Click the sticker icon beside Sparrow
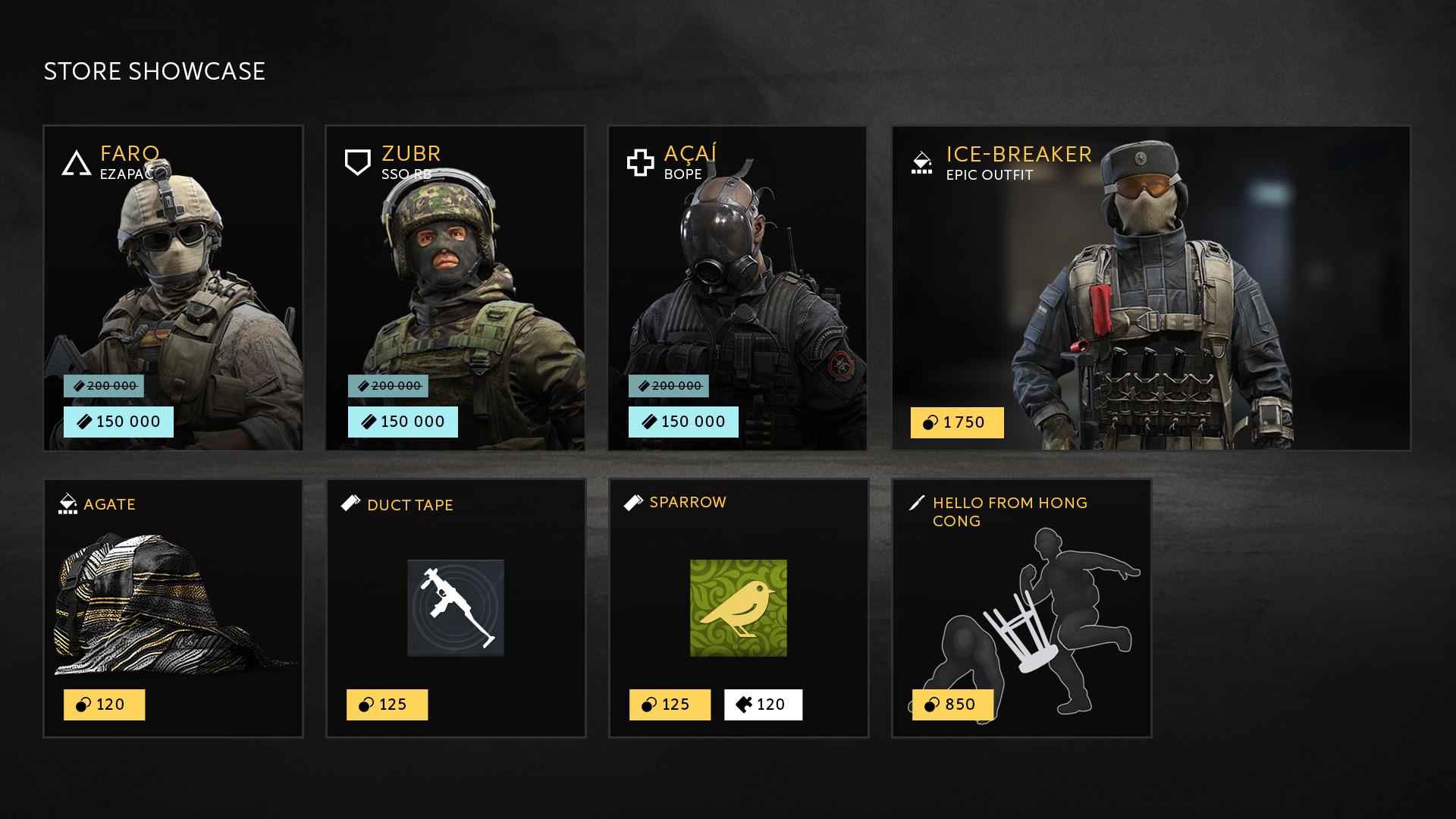Viewport: 1456px width, 819px height. (633, 501)
